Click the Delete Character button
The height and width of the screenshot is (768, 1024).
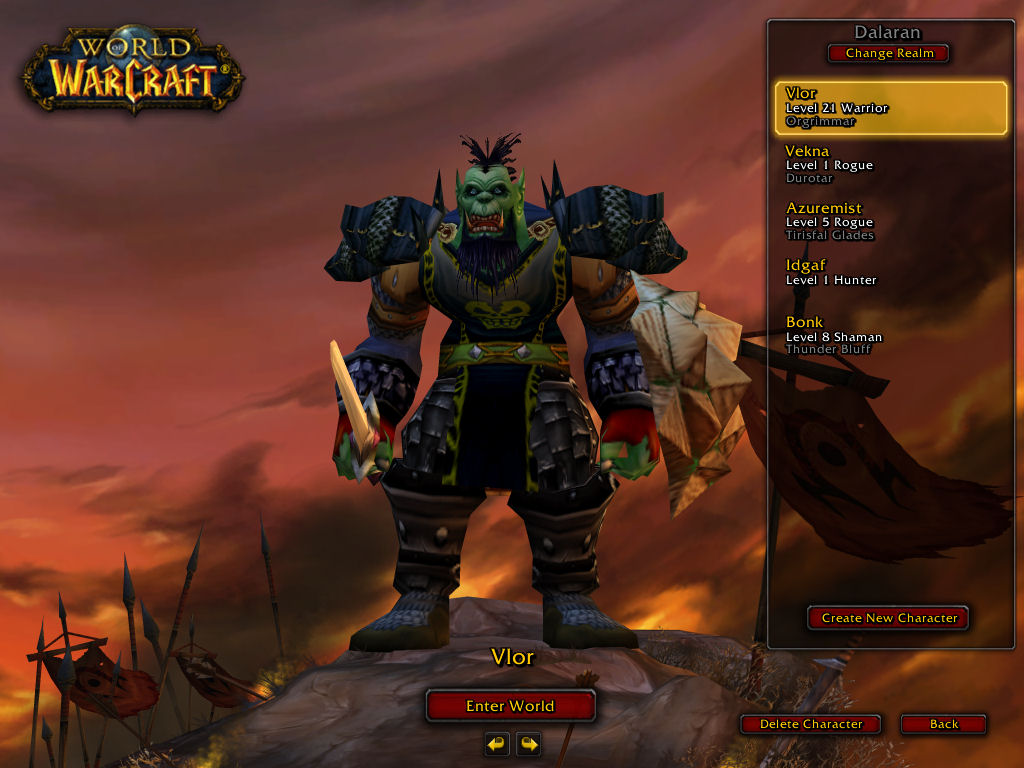click(810, 724)
